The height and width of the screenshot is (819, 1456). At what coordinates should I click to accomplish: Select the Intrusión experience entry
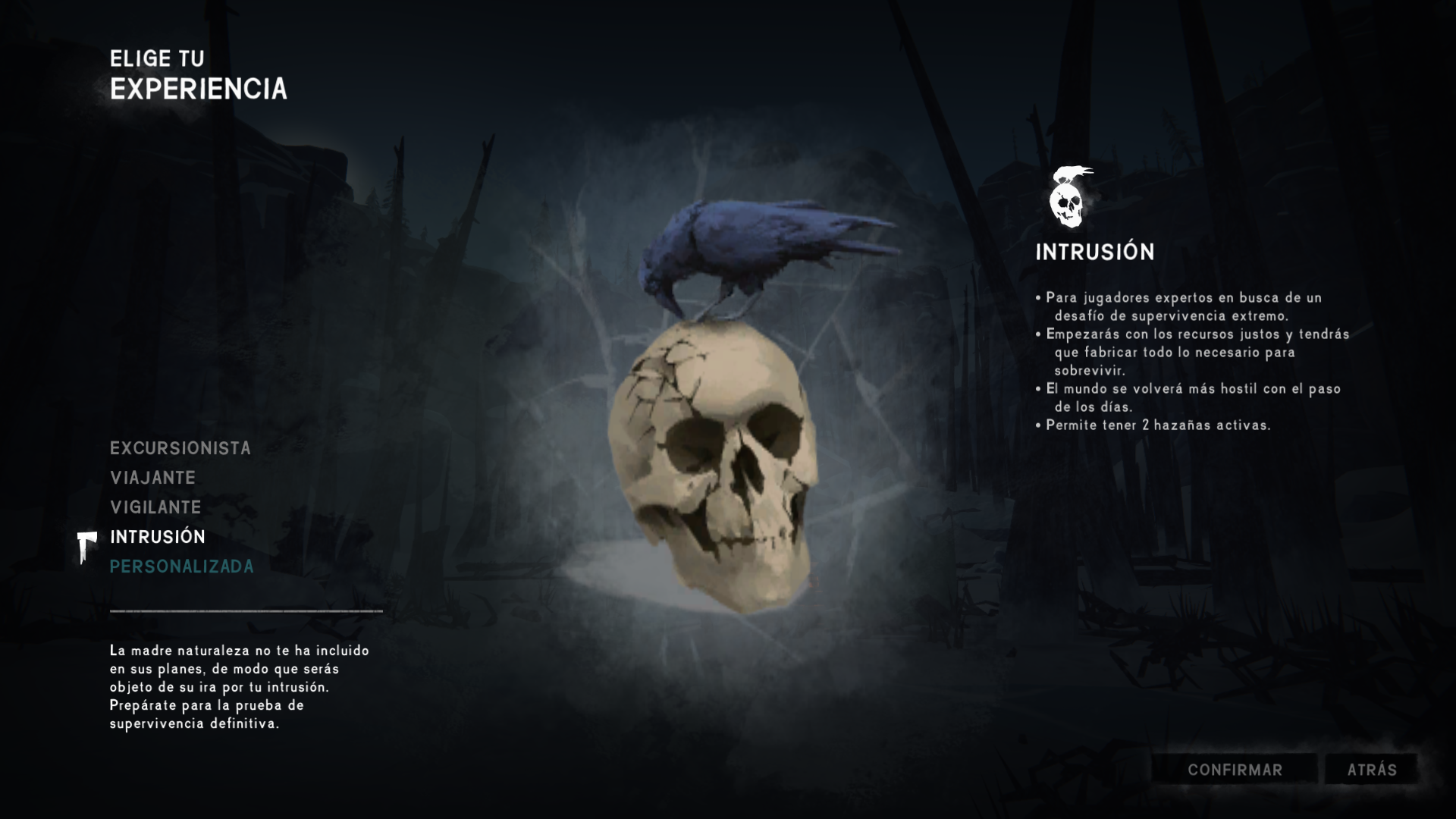[158, 537]
